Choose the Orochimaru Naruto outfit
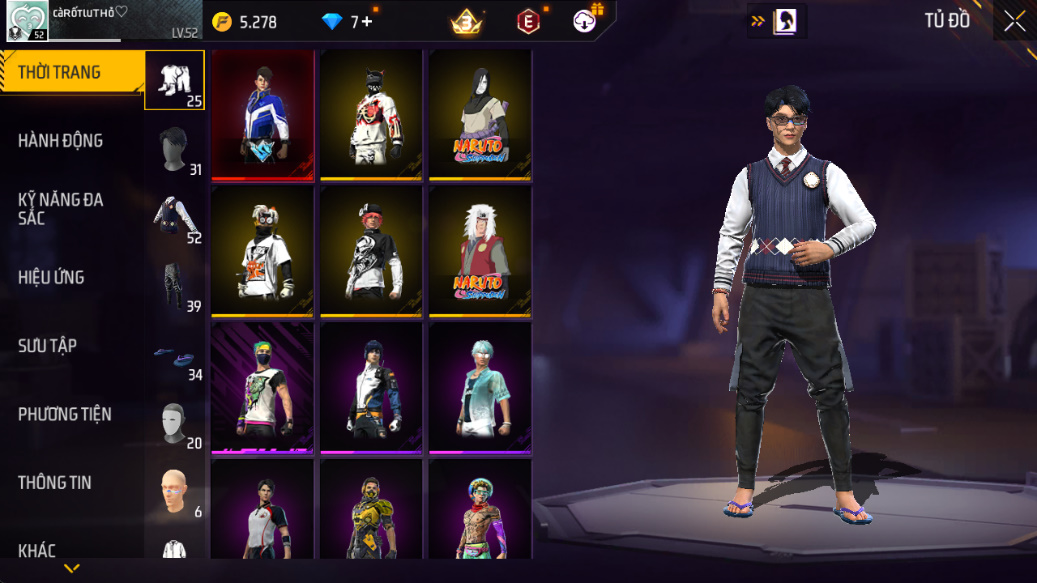The height and width of the screenshot is (583, 1037). [x=480, y=115]
